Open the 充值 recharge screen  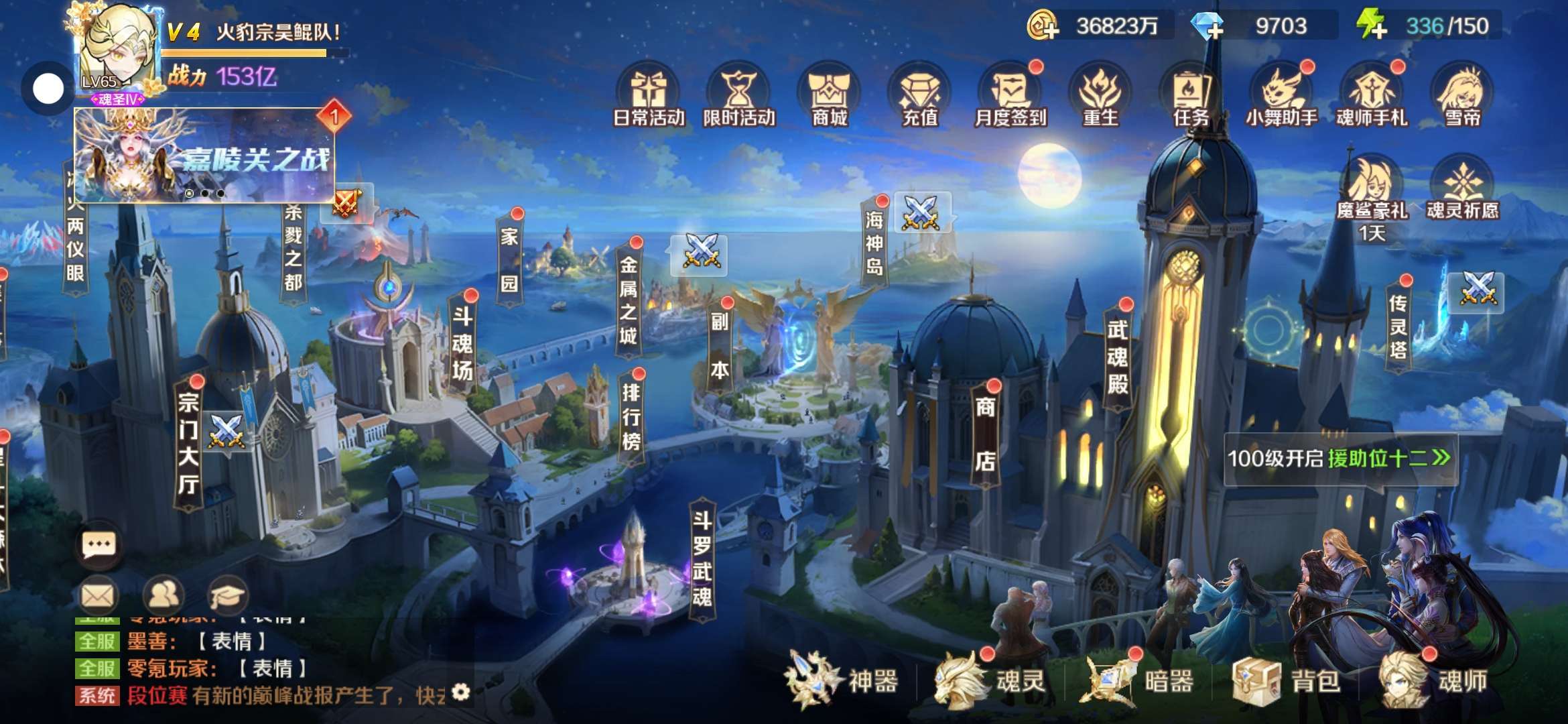(920, 97)
